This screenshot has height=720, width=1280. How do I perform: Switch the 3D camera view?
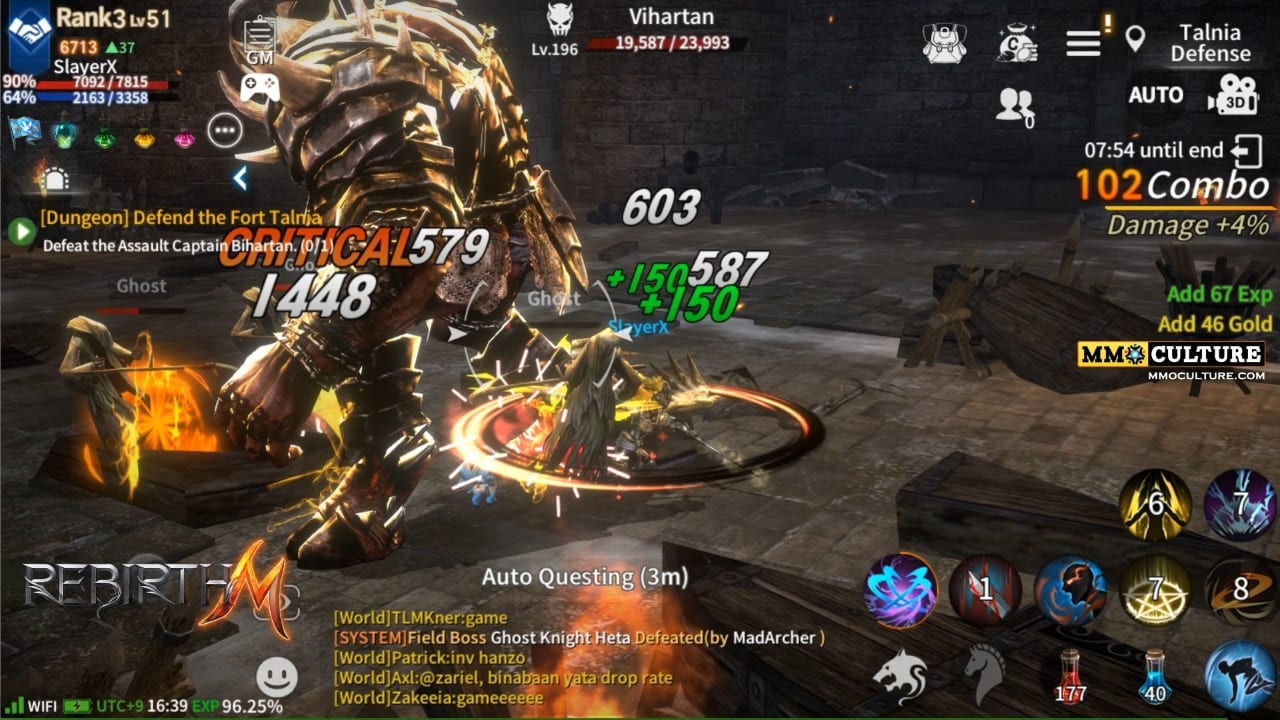point(1232,95)
